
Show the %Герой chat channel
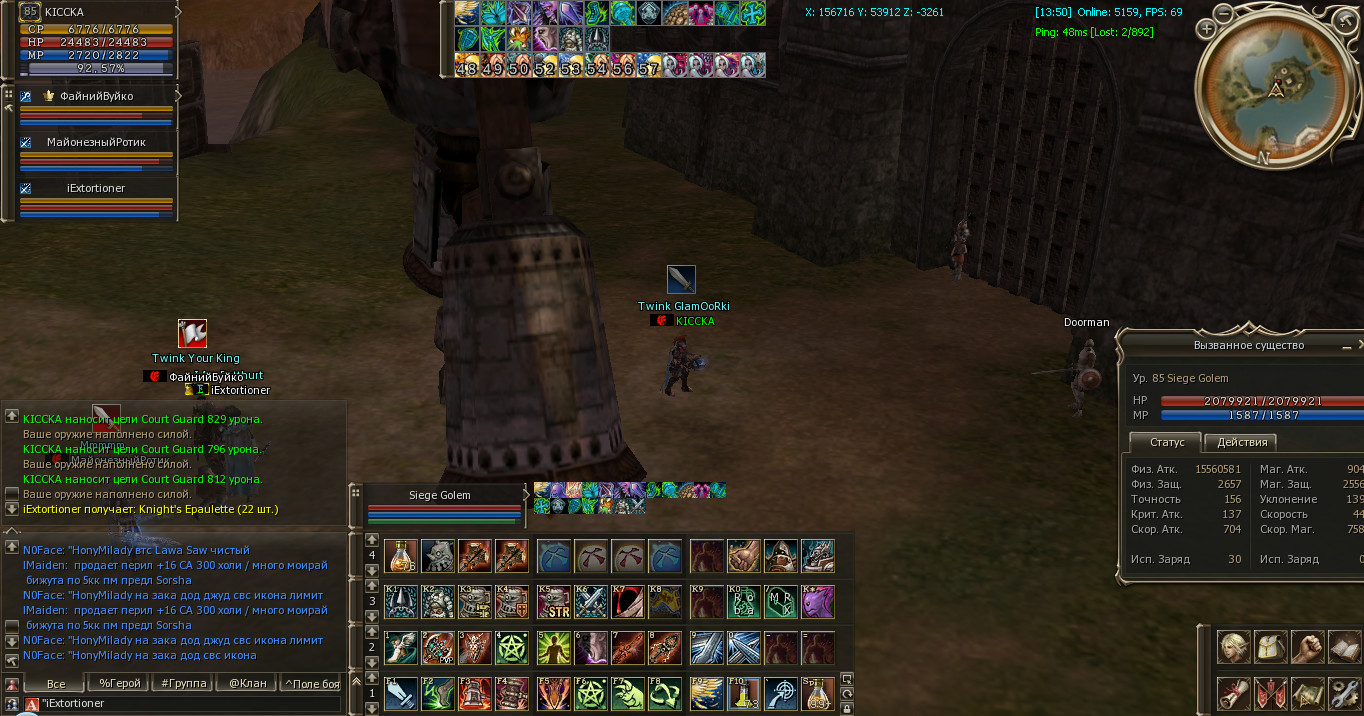coord(119,683)
